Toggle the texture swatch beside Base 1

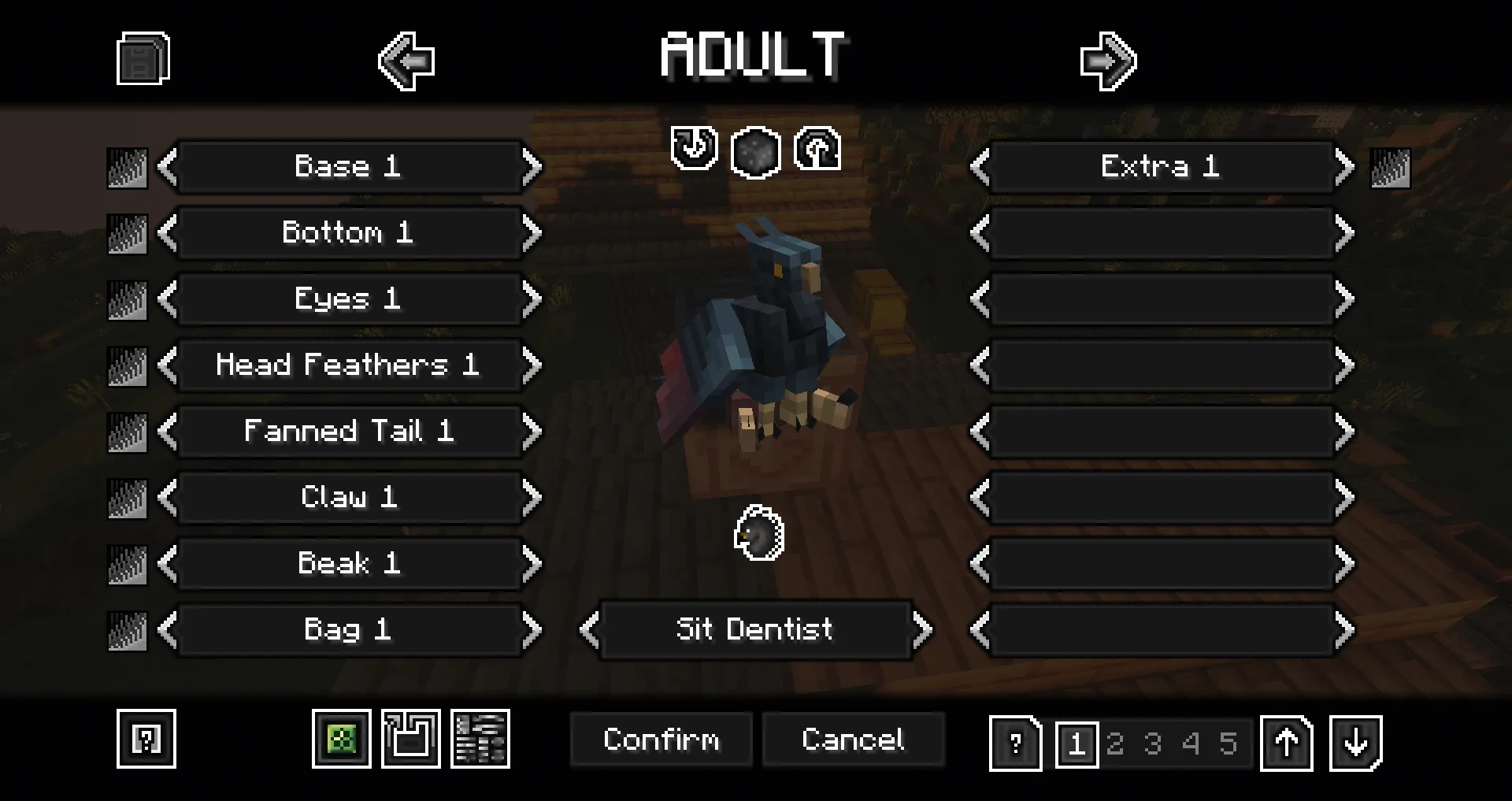point(127,168)
